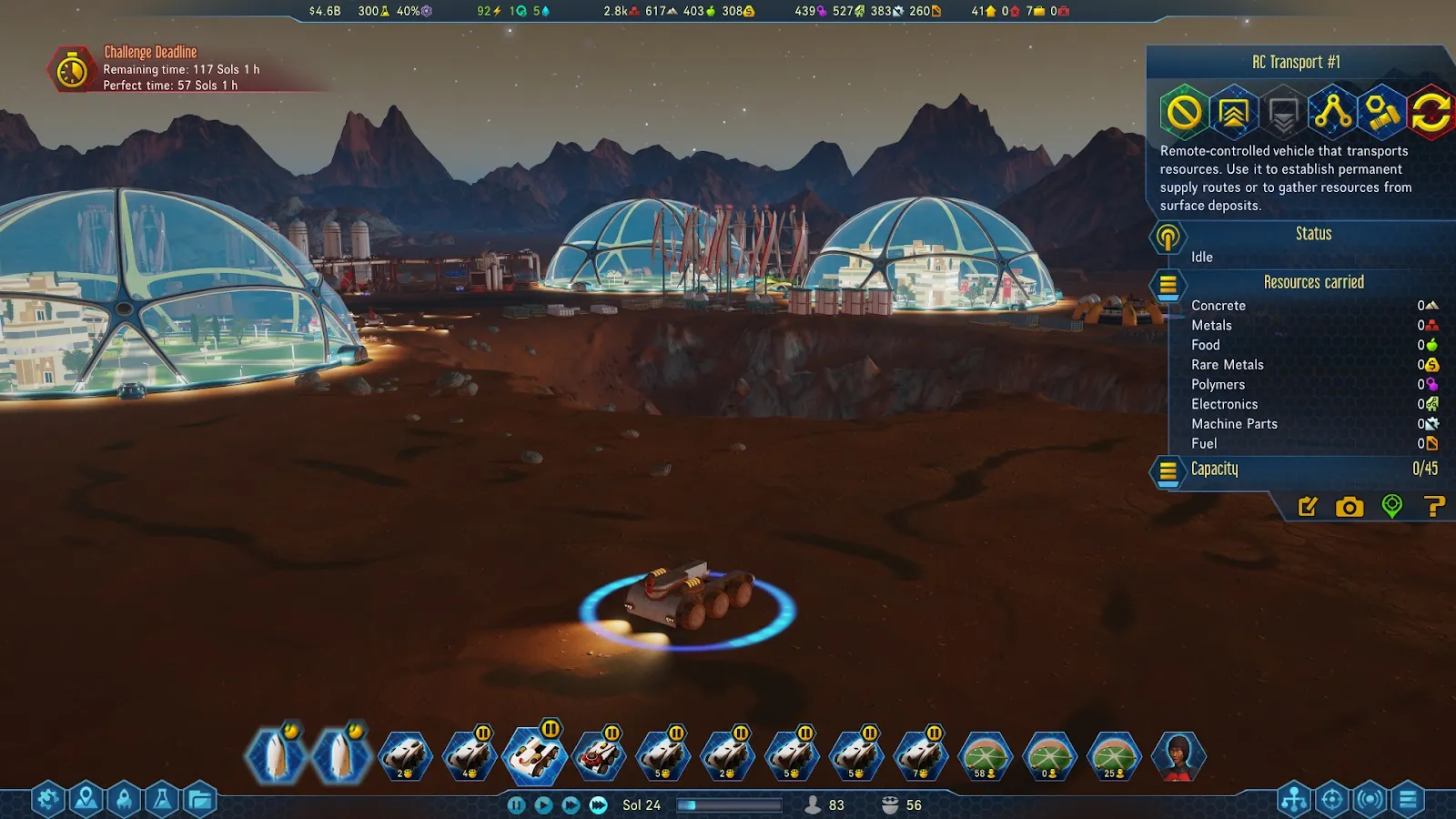
Task: Open the colonist portrait at the bar's end
Action: point(1178,756)
